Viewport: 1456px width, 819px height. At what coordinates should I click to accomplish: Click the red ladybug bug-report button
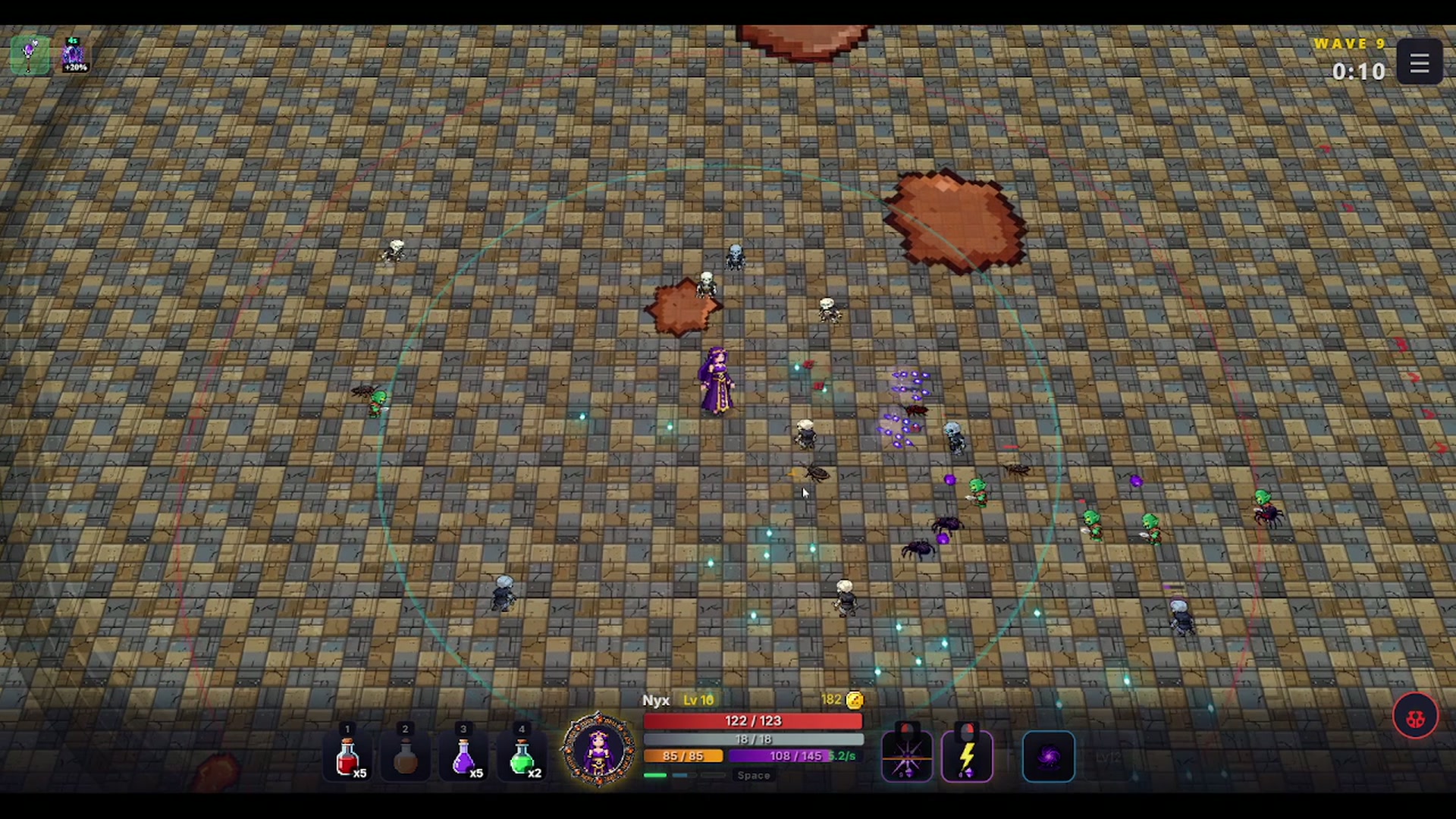[1415, 717]
